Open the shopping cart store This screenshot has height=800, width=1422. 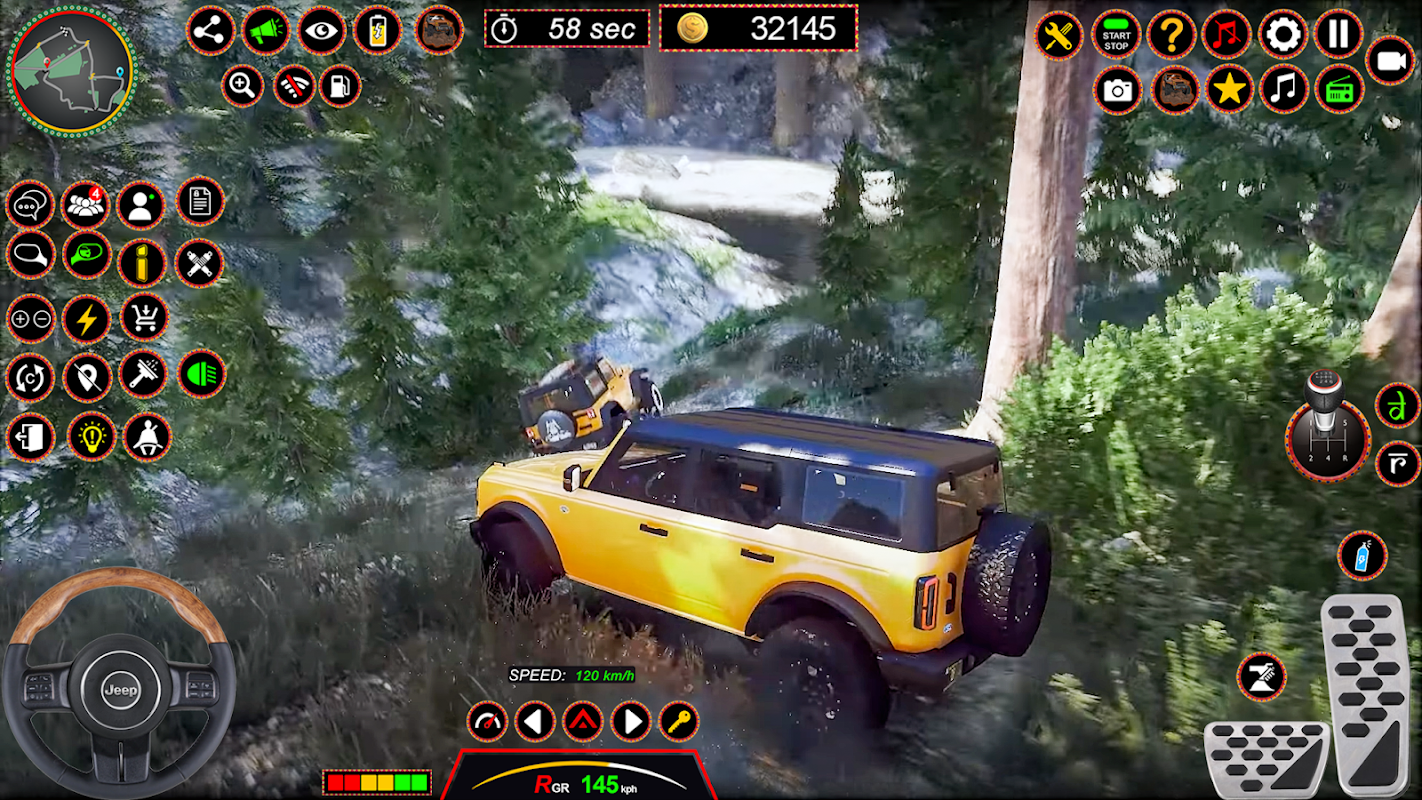[145, 318]
